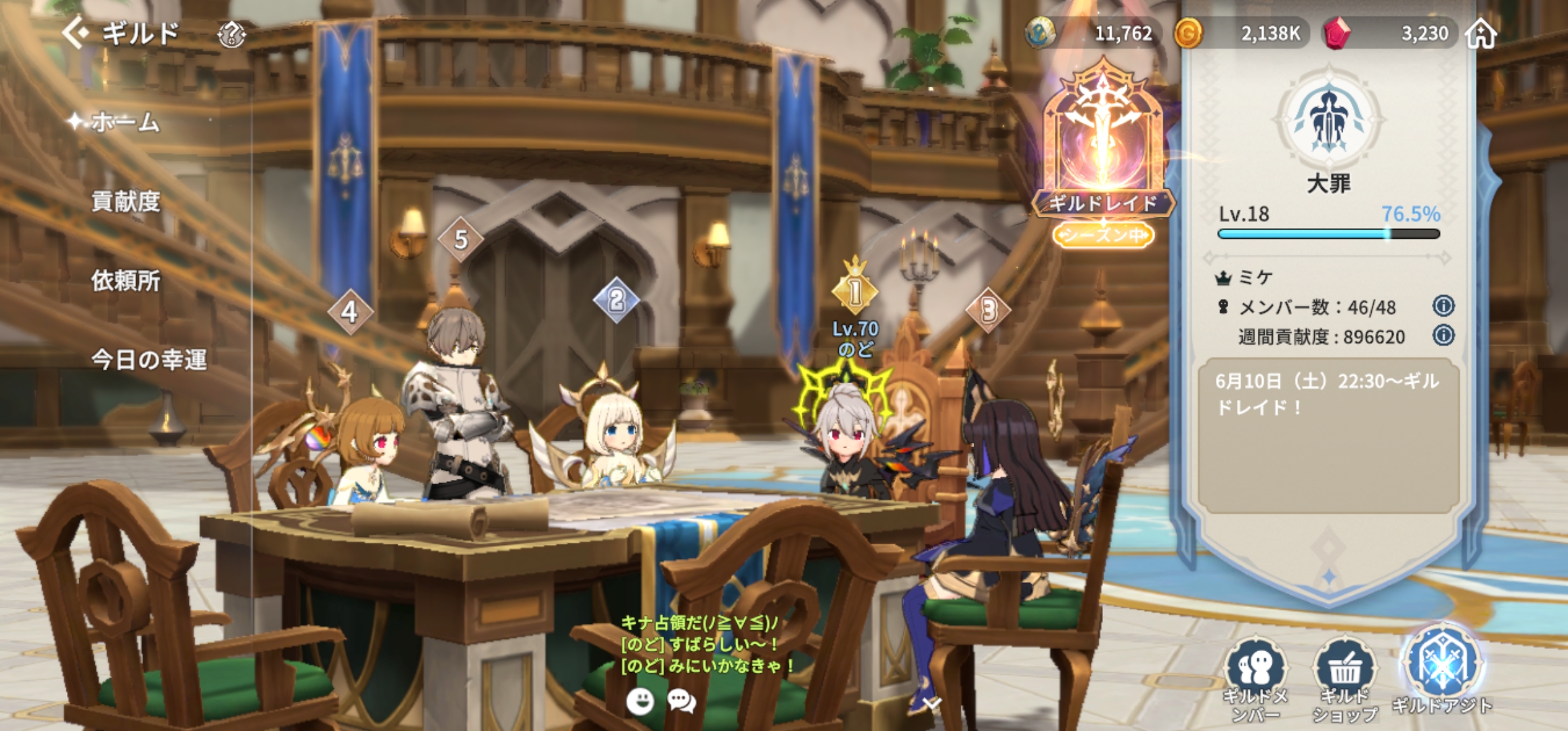Open the chat speech bubbles button
Screen dimensions: 1568x731
[681, 701]
